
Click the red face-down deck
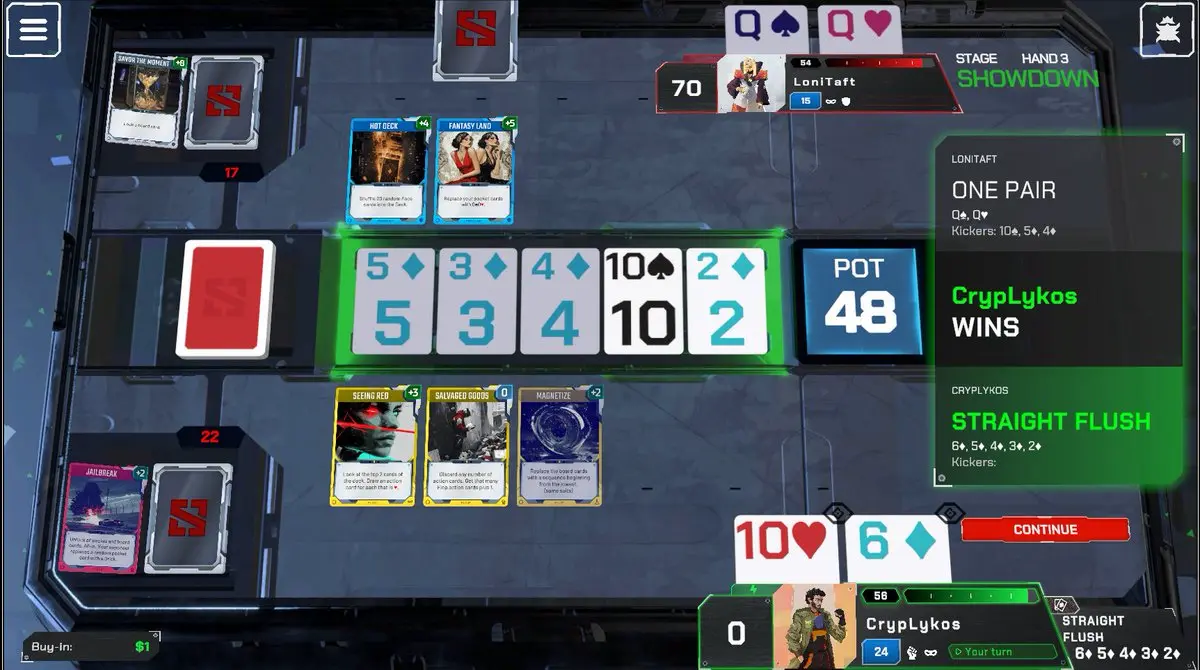point(224,298)
